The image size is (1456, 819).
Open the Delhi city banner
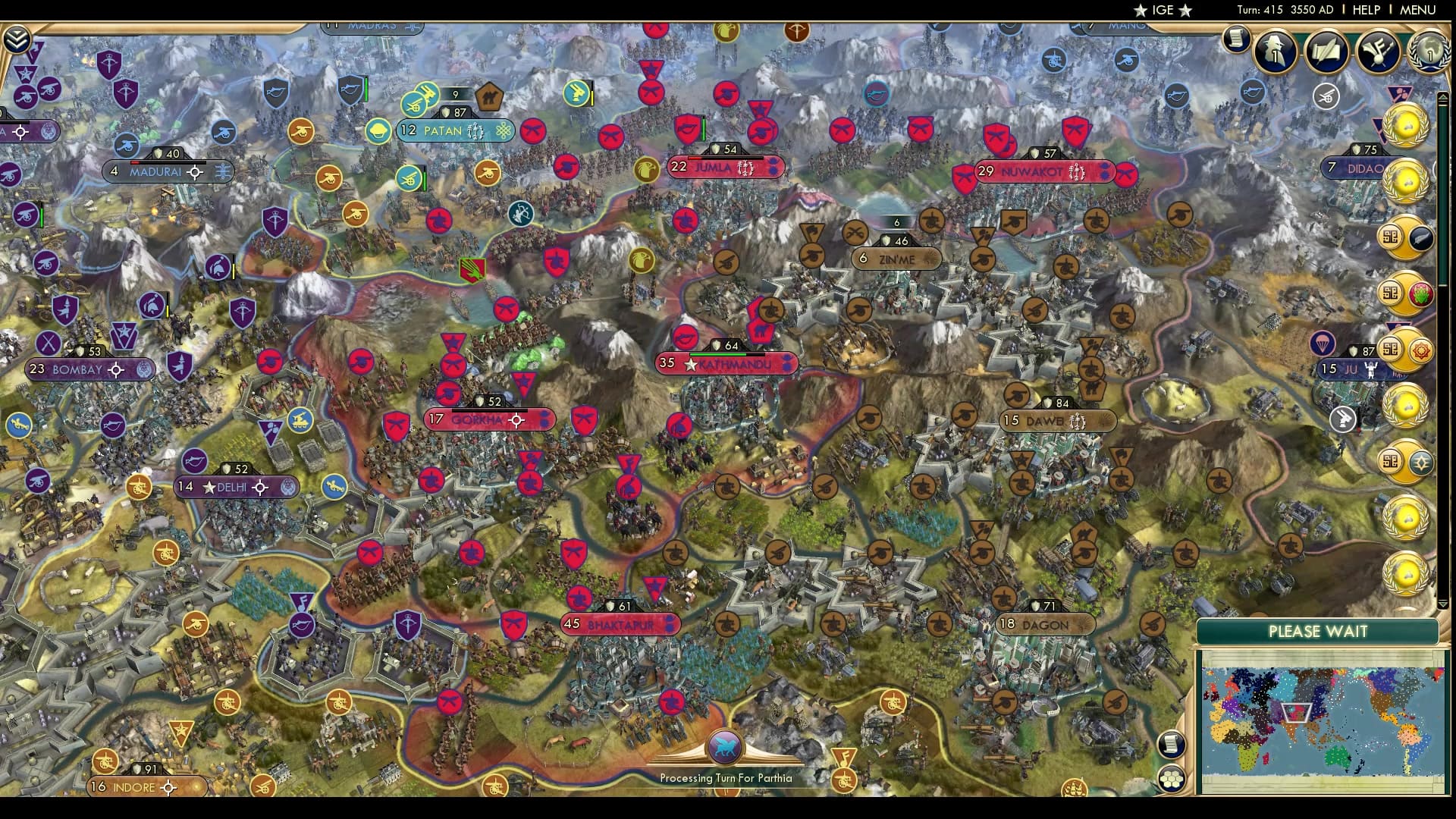point(227,488)
